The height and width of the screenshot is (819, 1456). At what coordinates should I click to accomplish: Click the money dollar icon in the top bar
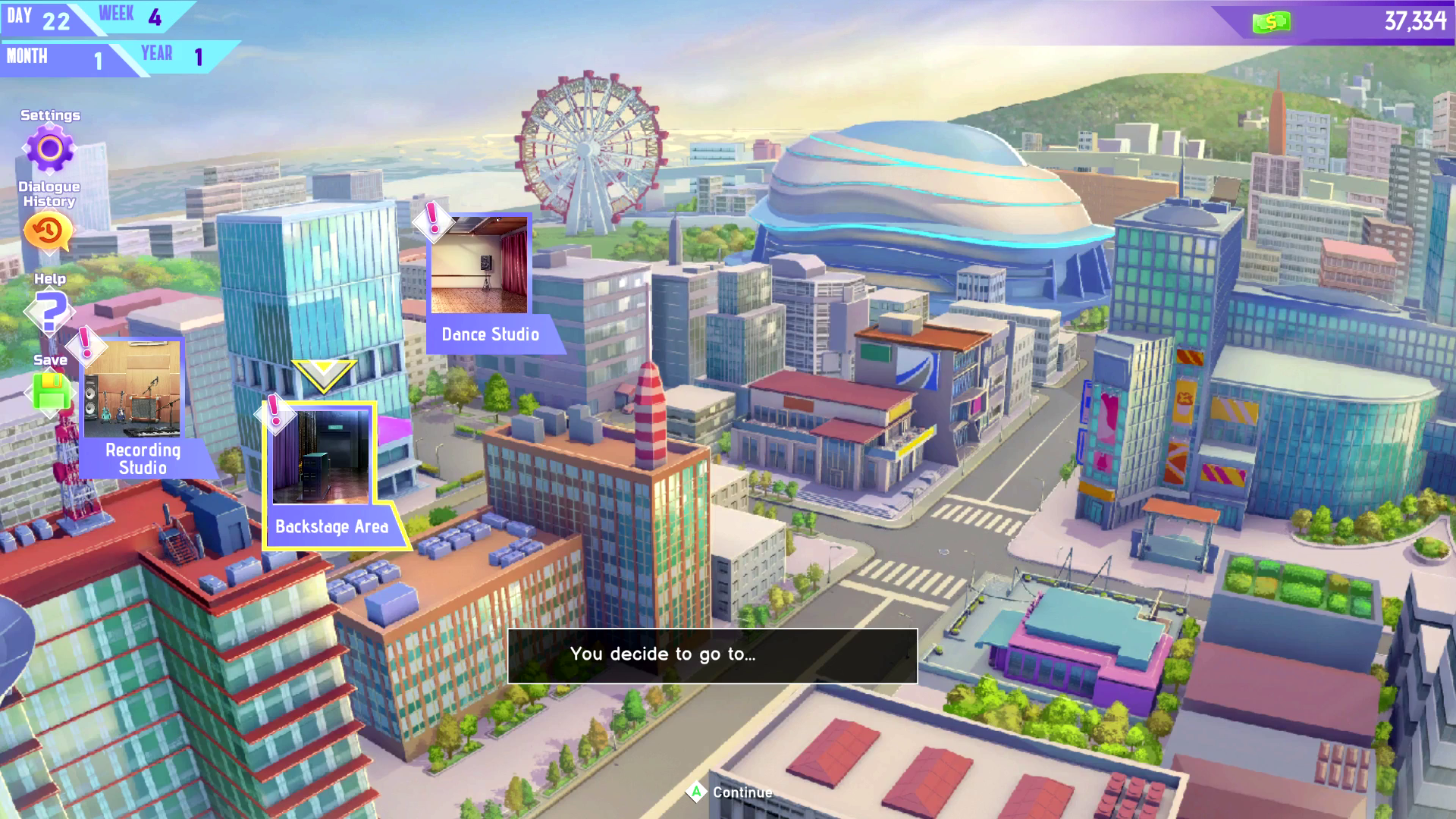pyautogui.click(x=1271, y=21)
